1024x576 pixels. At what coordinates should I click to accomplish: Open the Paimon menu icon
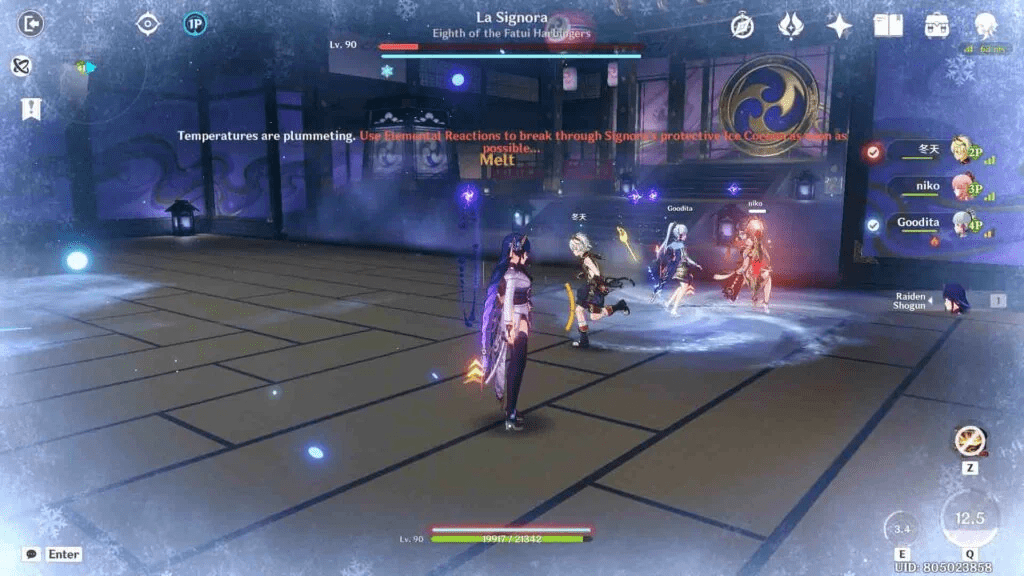[985, 25]
